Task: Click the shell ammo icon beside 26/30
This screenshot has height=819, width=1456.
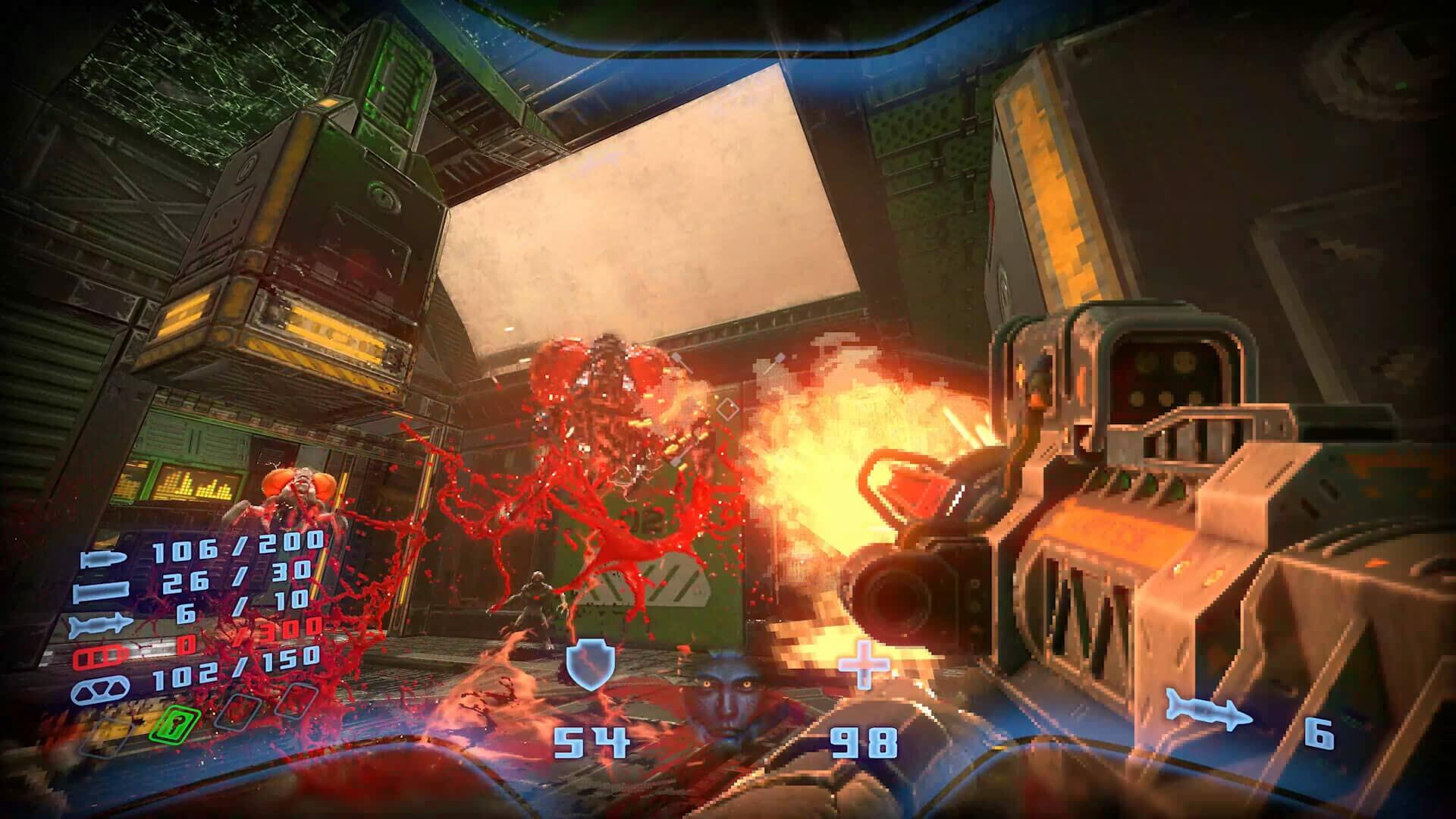Action: 102,589
